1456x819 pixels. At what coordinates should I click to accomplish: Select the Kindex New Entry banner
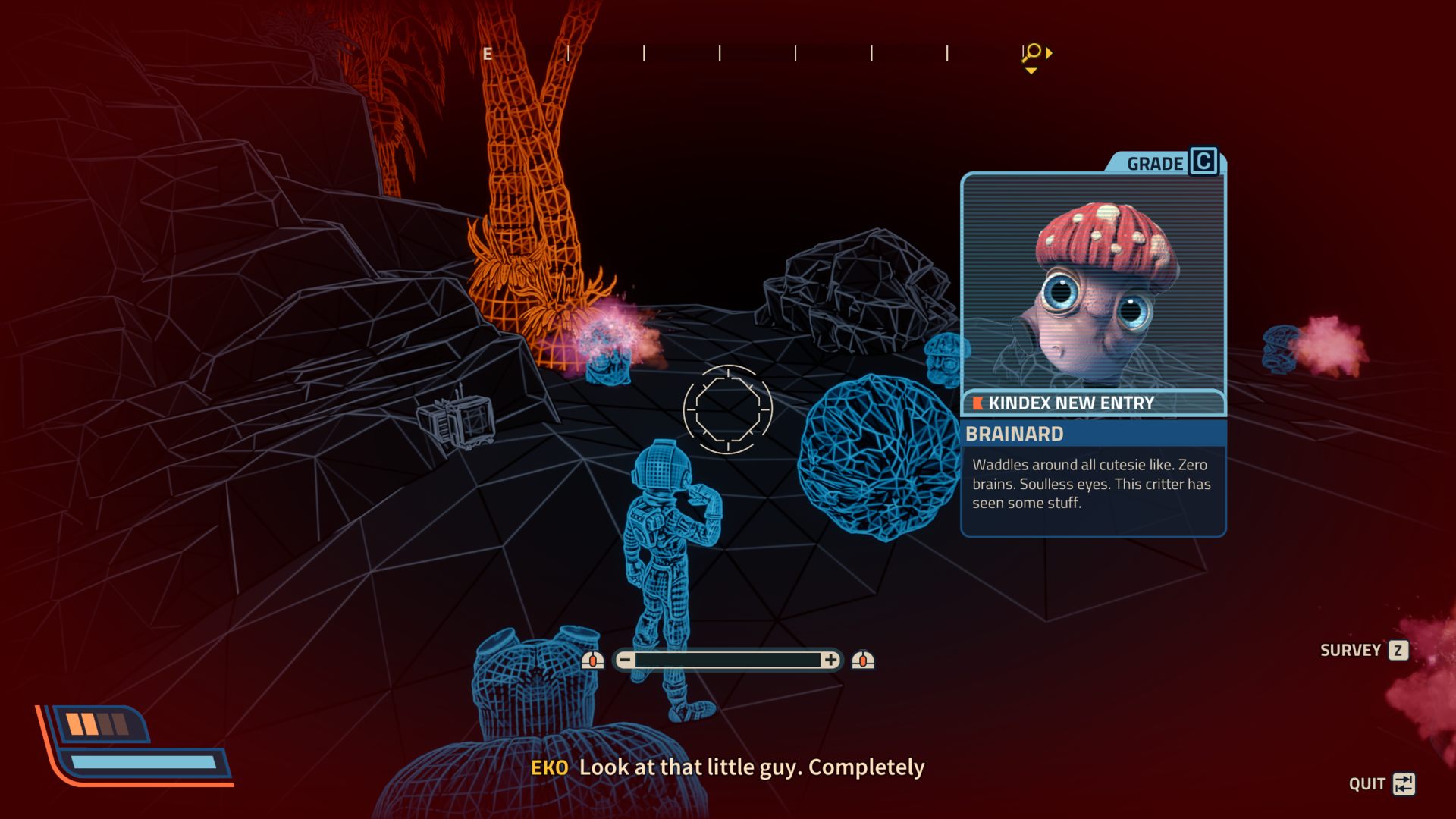click(x=1093, y=403)
